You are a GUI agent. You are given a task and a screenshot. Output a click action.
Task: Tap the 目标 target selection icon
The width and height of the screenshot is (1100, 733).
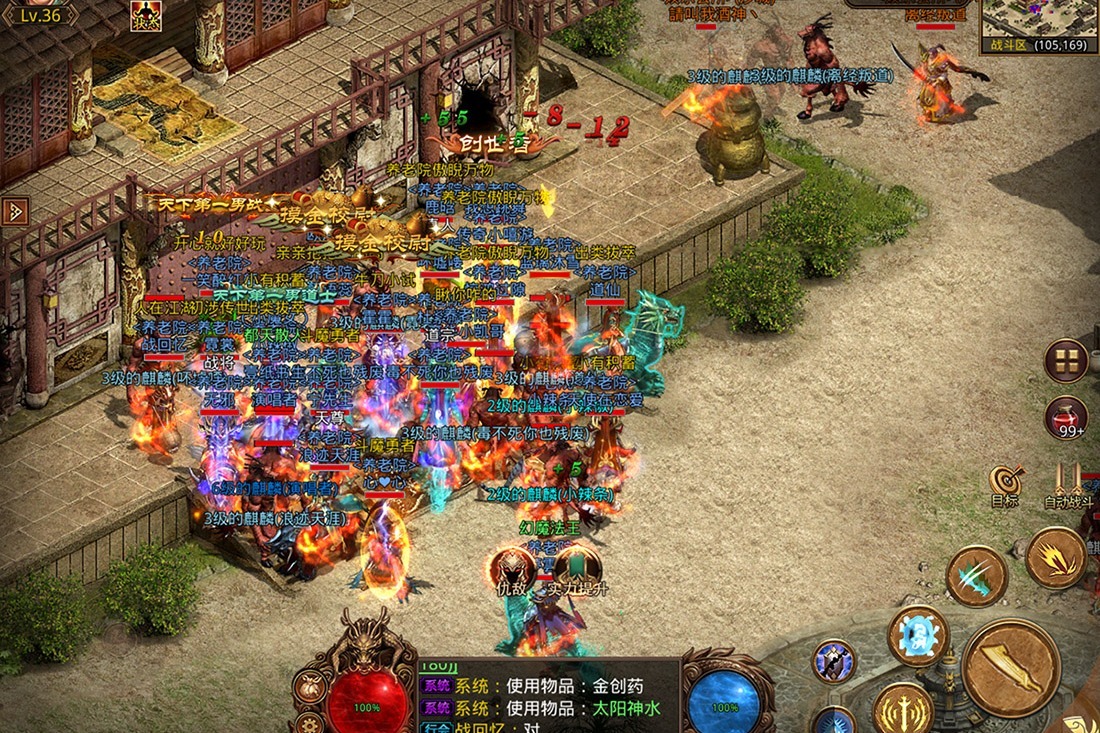pos(1005,484)
